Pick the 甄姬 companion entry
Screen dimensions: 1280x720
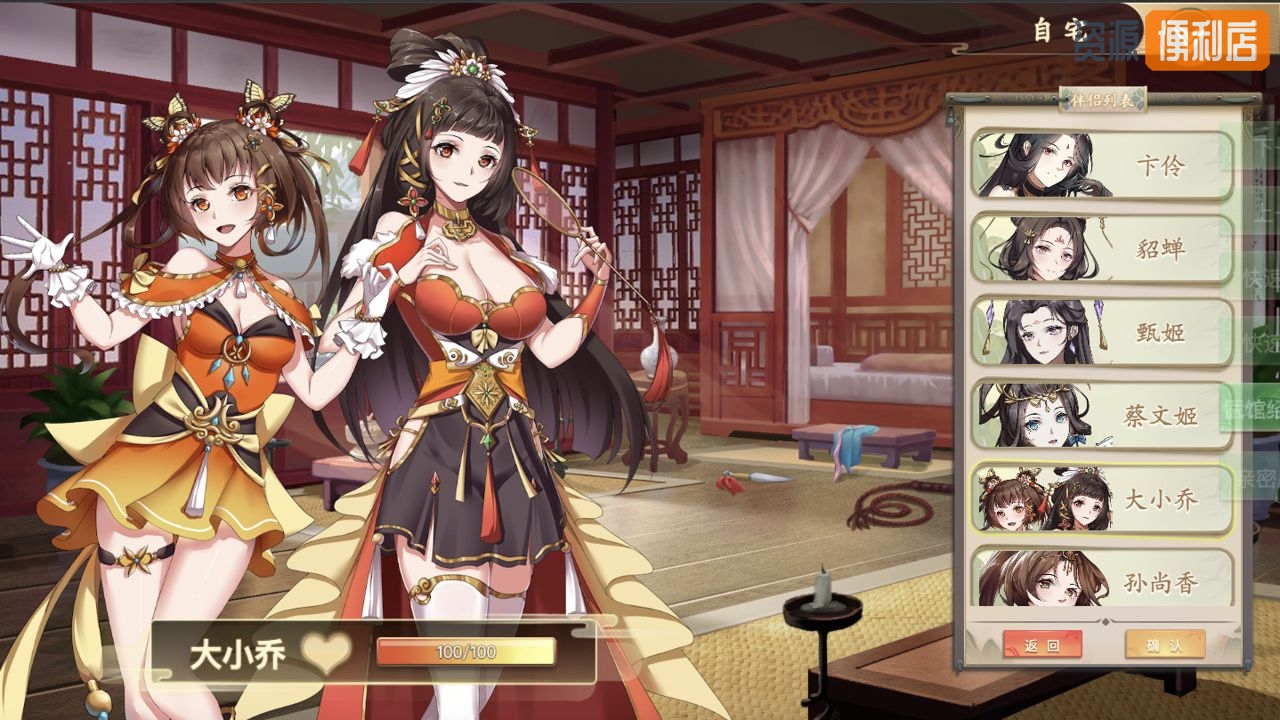pos(1102,332)
